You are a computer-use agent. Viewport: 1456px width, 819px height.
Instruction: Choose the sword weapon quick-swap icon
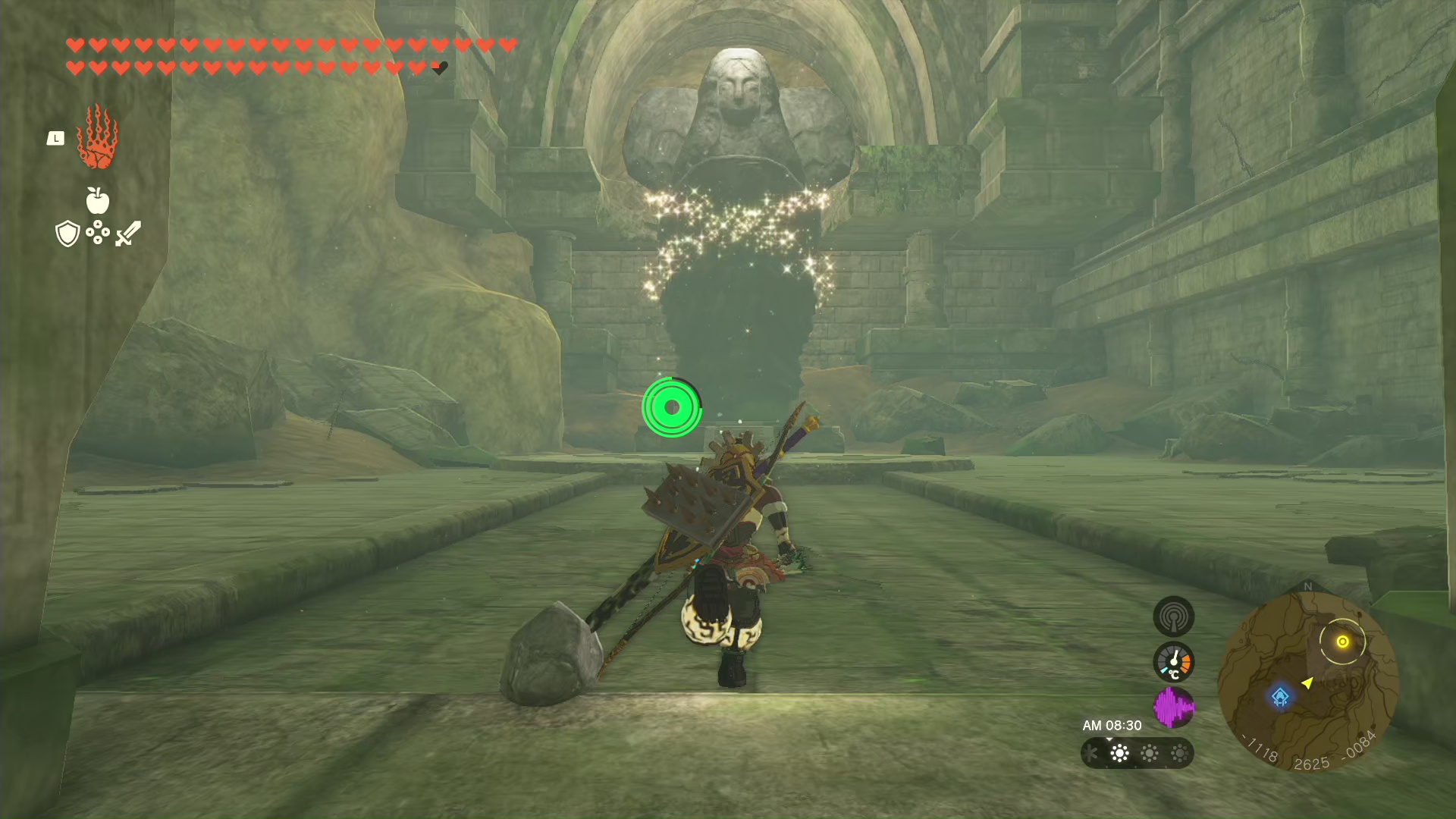tap(128, 234)
